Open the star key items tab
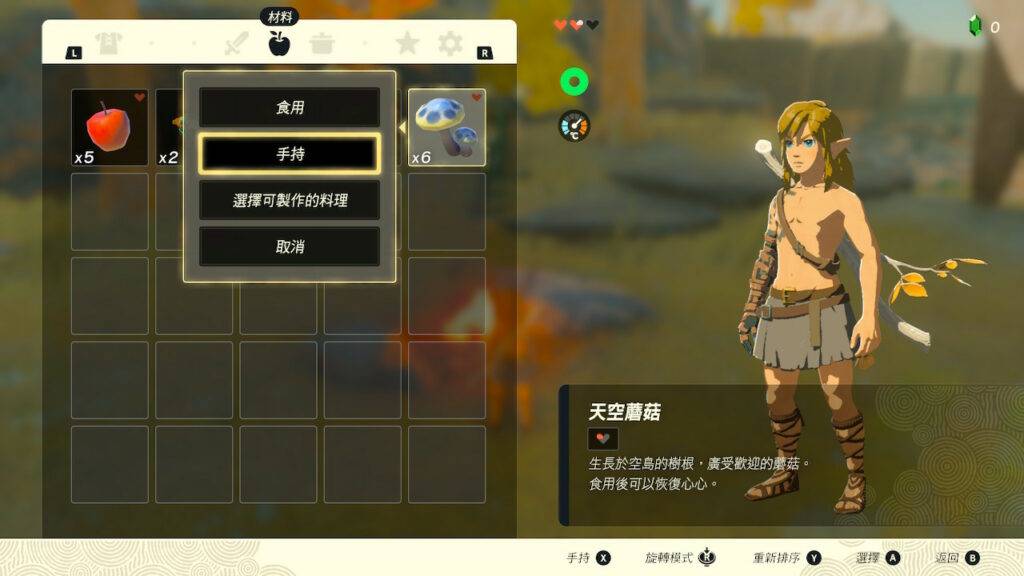Screen dimensions: 1024x576 pyautogui.click(x=407, y=44)
